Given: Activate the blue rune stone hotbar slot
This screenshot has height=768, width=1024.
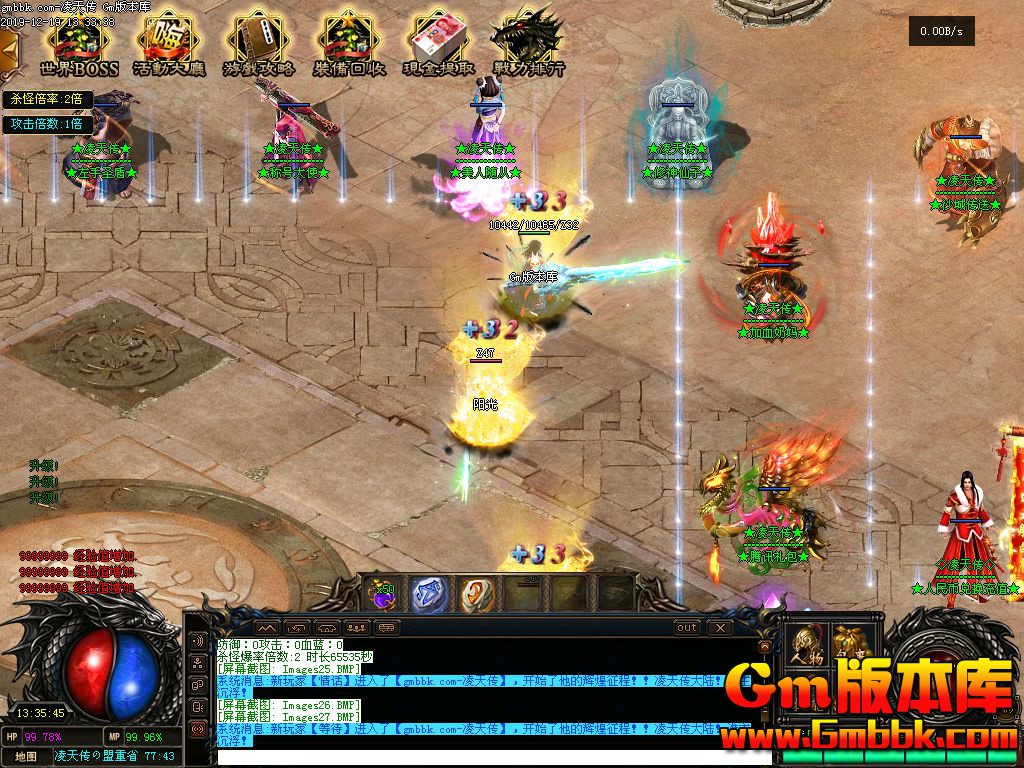Looking at the screenshot, I should point(430,594).
